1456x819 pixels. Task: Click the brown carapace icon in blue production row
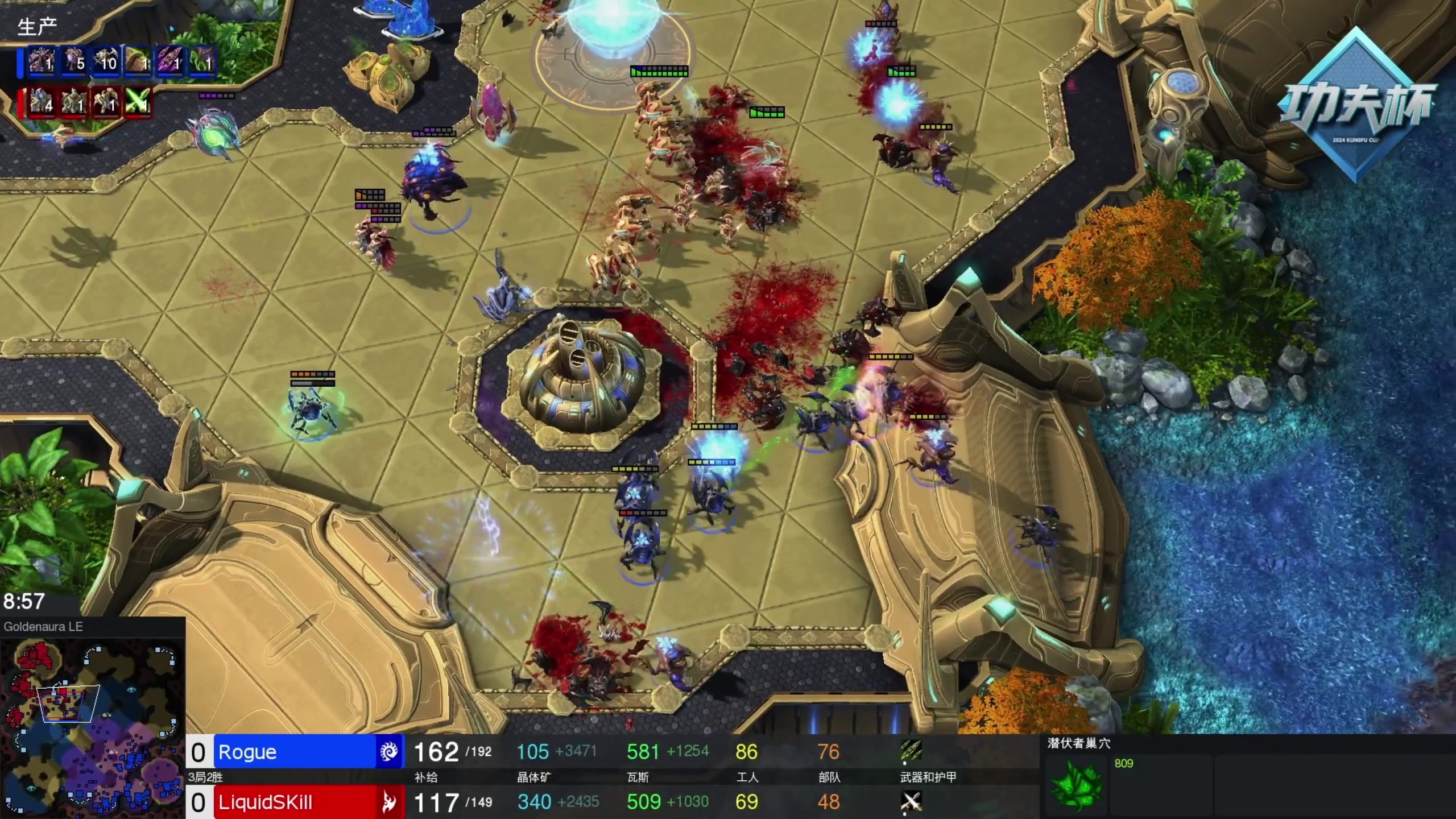pyautogui.click(x=138, y=61)
